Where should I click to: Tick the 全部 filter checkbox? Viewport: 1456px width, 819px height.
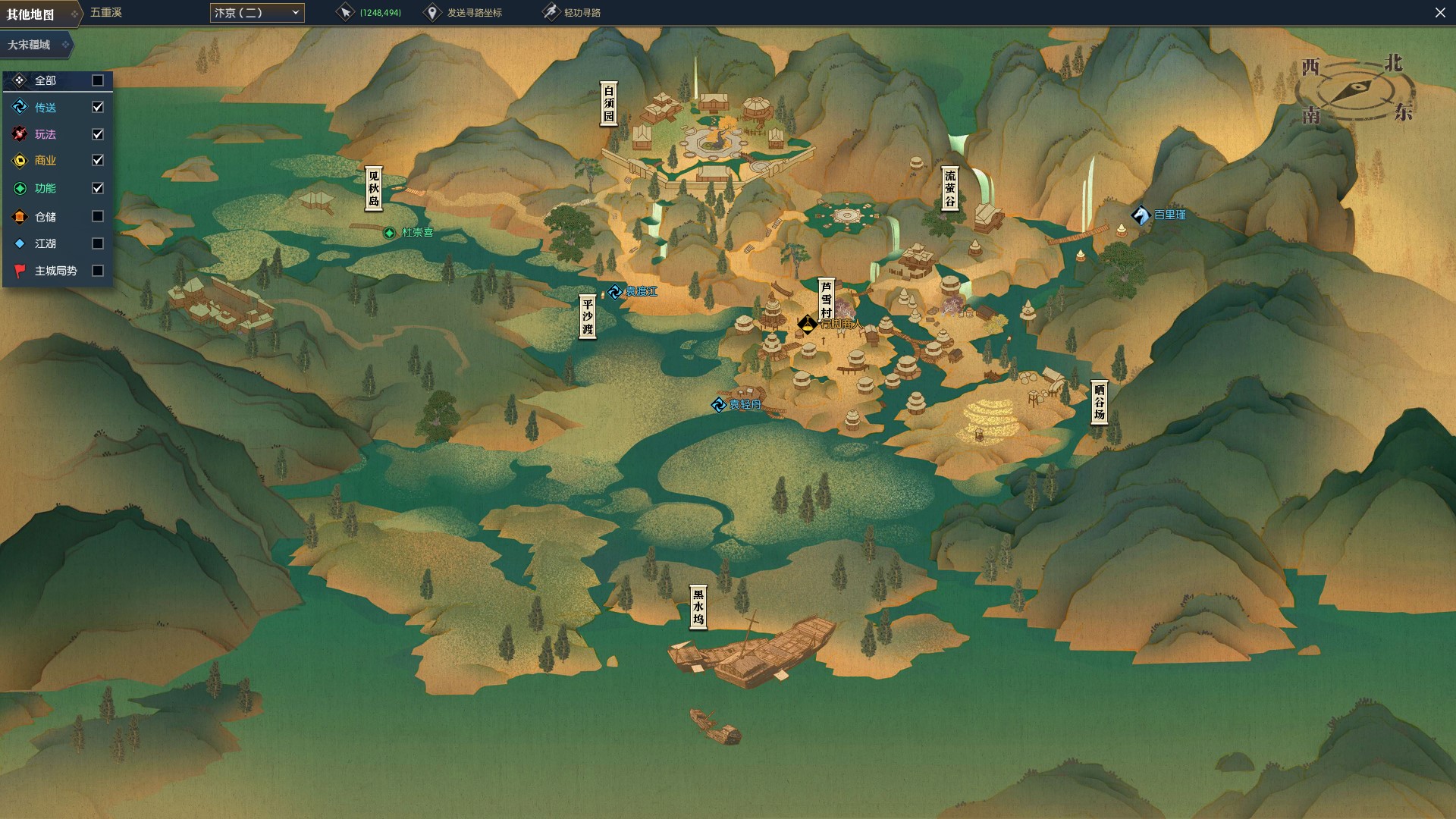pos(98,80)
